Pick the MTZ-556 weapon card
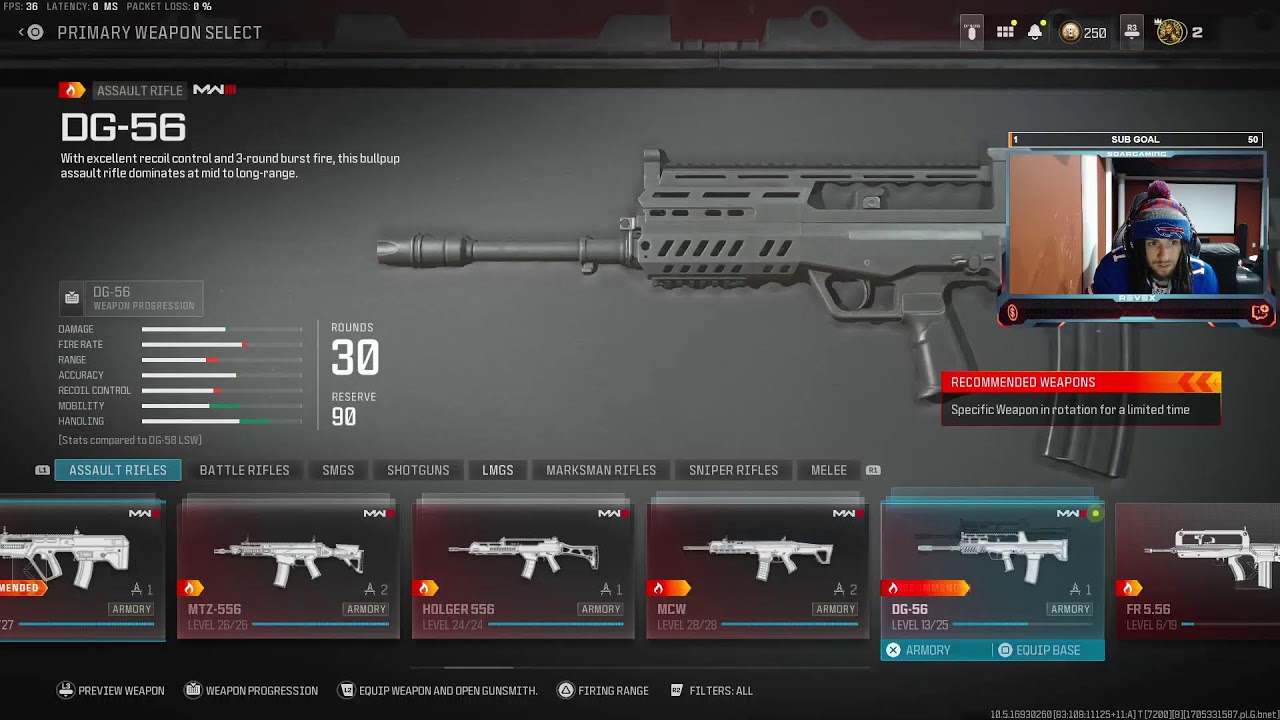This screenshot has height=720, width=1280. coord(288,570)
